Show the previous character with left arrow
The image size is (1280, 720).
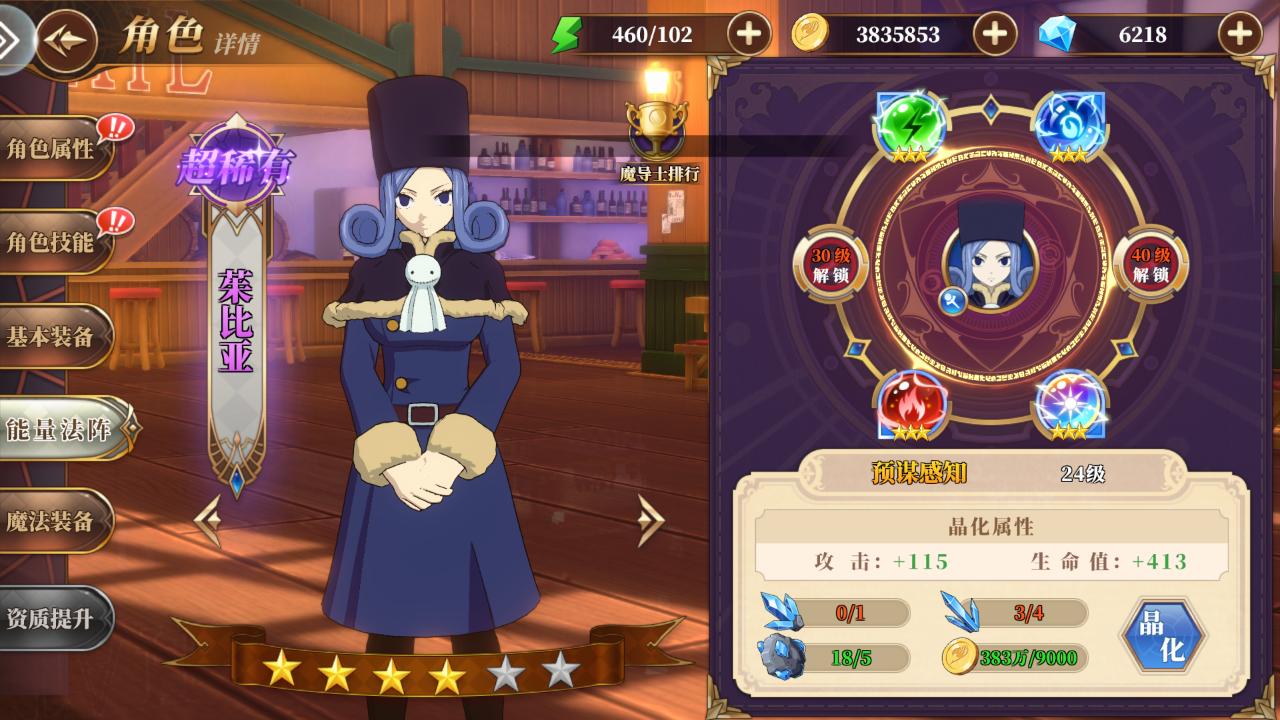tap(208, 520)
